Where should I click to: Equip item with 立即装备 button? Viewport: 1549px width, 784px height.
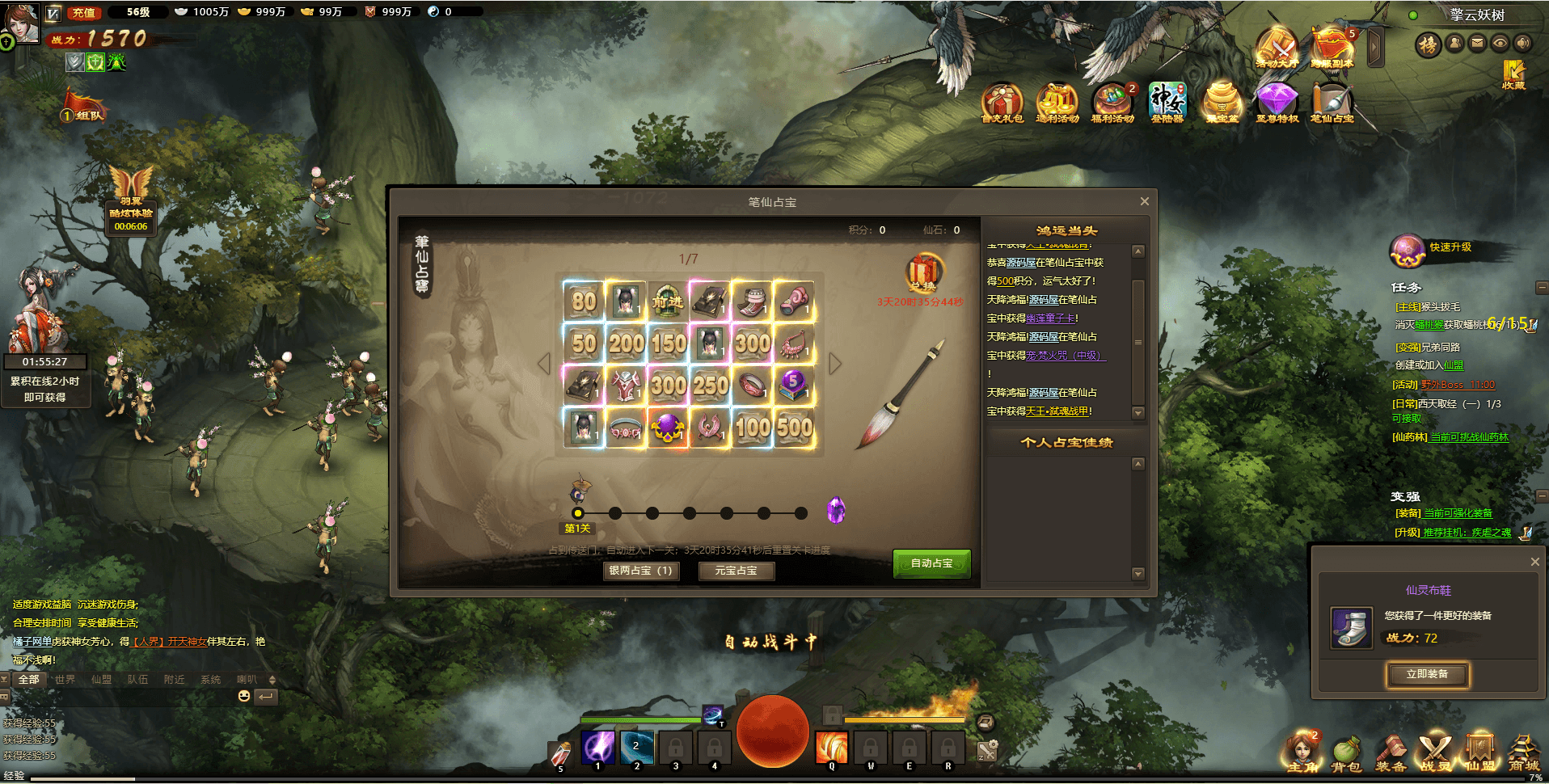point(1427,674)
